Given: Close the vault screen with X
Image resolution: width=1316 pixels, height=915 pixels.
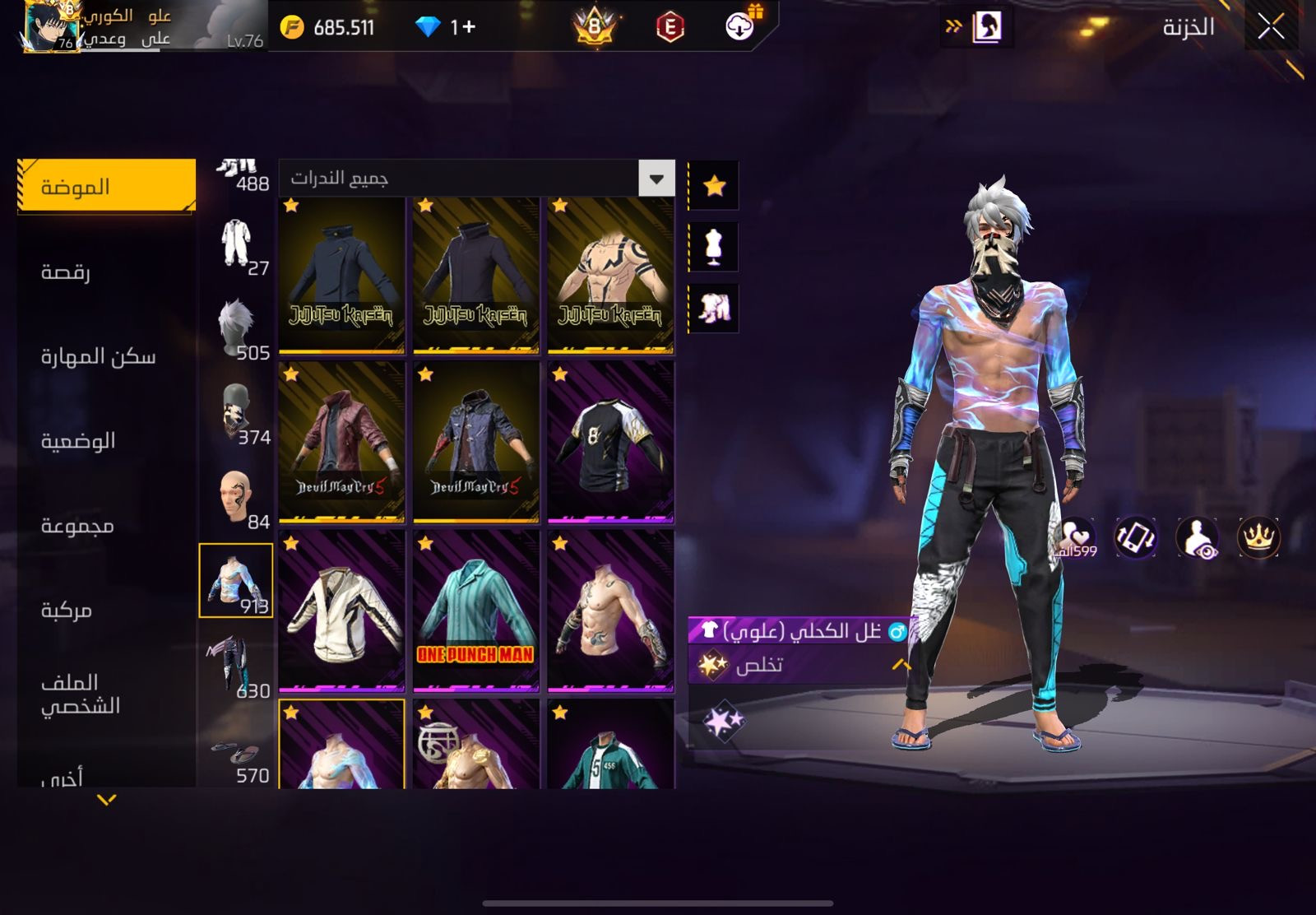Looking at the screenshot, I should coord(1271,27).
